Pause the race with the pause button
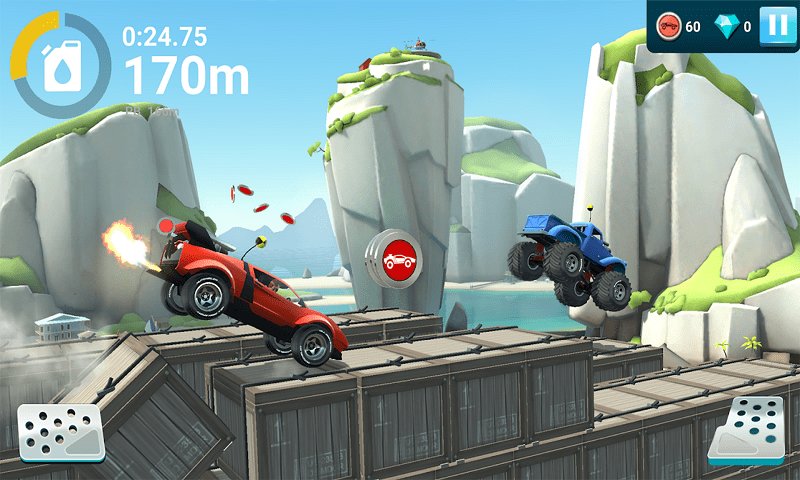800x480 pixels. click(776, 26)
